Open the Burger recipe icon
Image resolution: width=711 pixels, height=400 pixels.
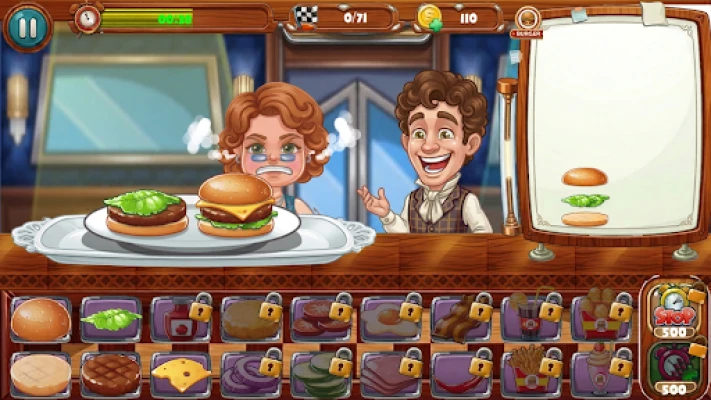tap(527, 20)
